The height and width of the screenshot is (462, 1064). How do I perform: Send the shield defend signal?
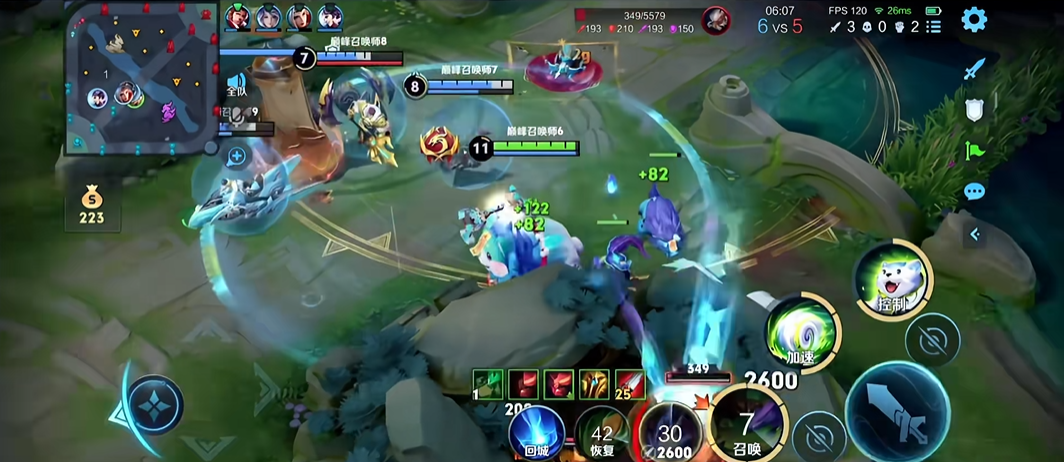click(x=974, y=111)
